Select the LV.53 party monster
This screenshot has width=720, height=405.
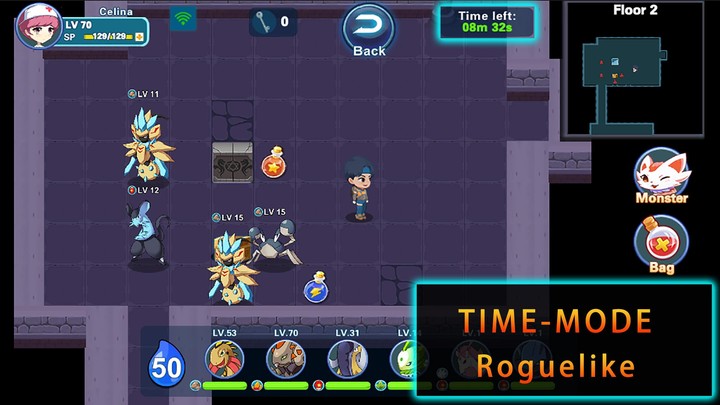pos(225,358)
